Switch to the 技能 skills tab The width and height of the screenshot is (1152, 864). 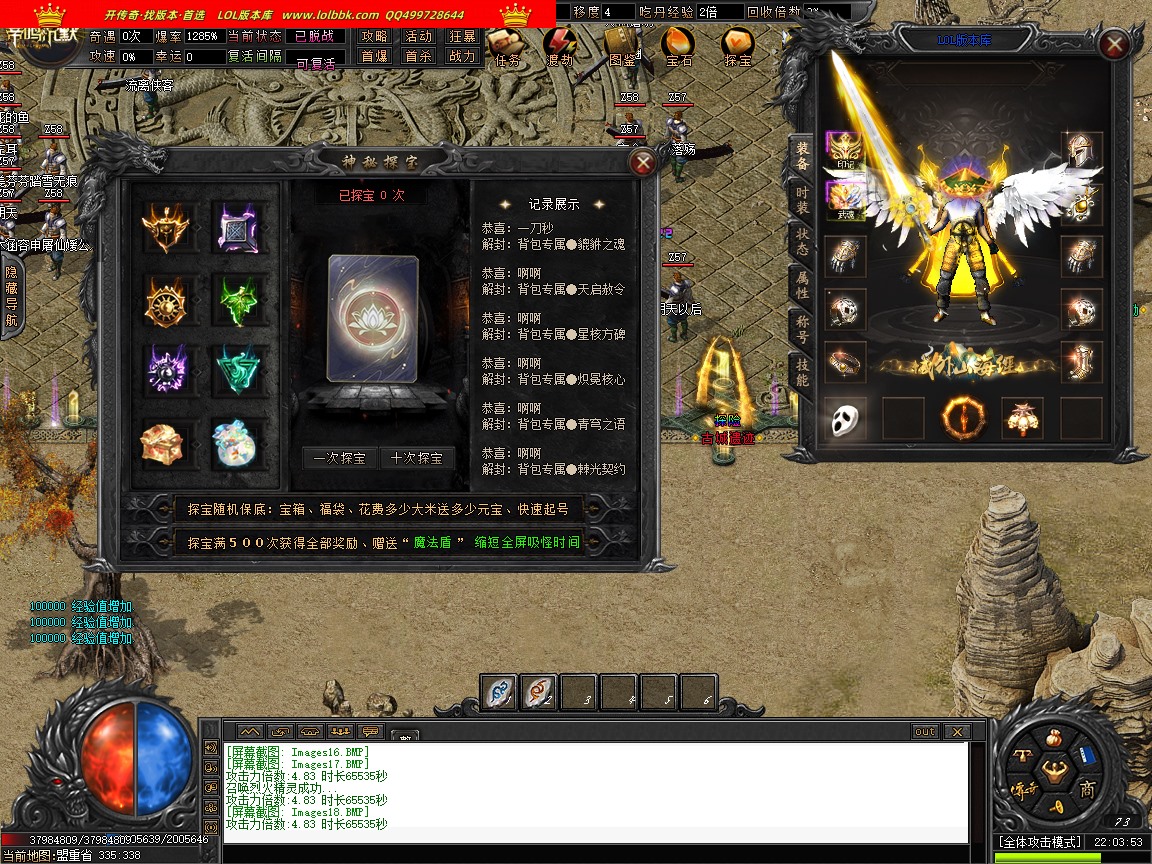802,372
